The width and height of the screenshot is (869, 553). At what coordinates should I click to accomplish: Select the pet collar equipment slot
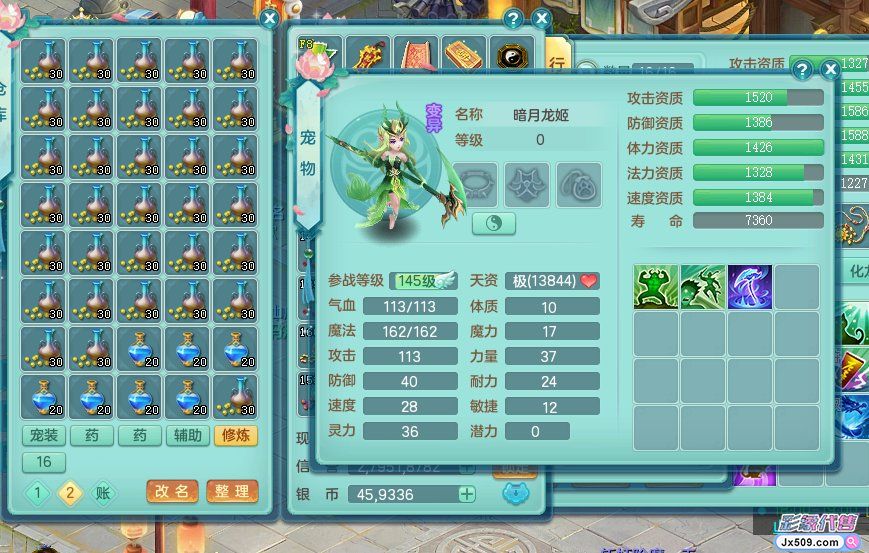point(475,185)
